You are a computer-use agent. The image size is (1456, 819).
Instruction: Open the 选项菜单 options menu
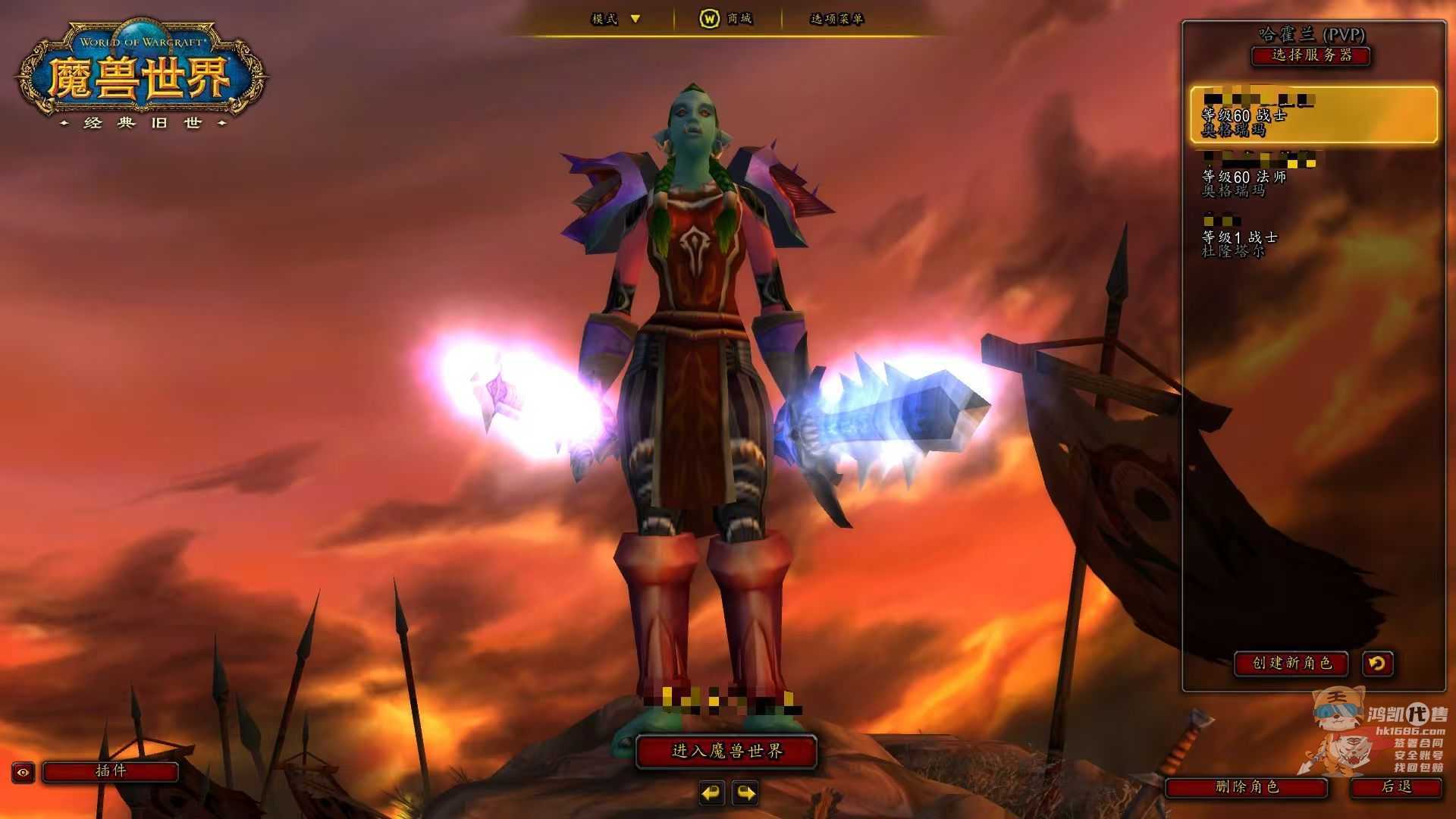coord(836,19)
